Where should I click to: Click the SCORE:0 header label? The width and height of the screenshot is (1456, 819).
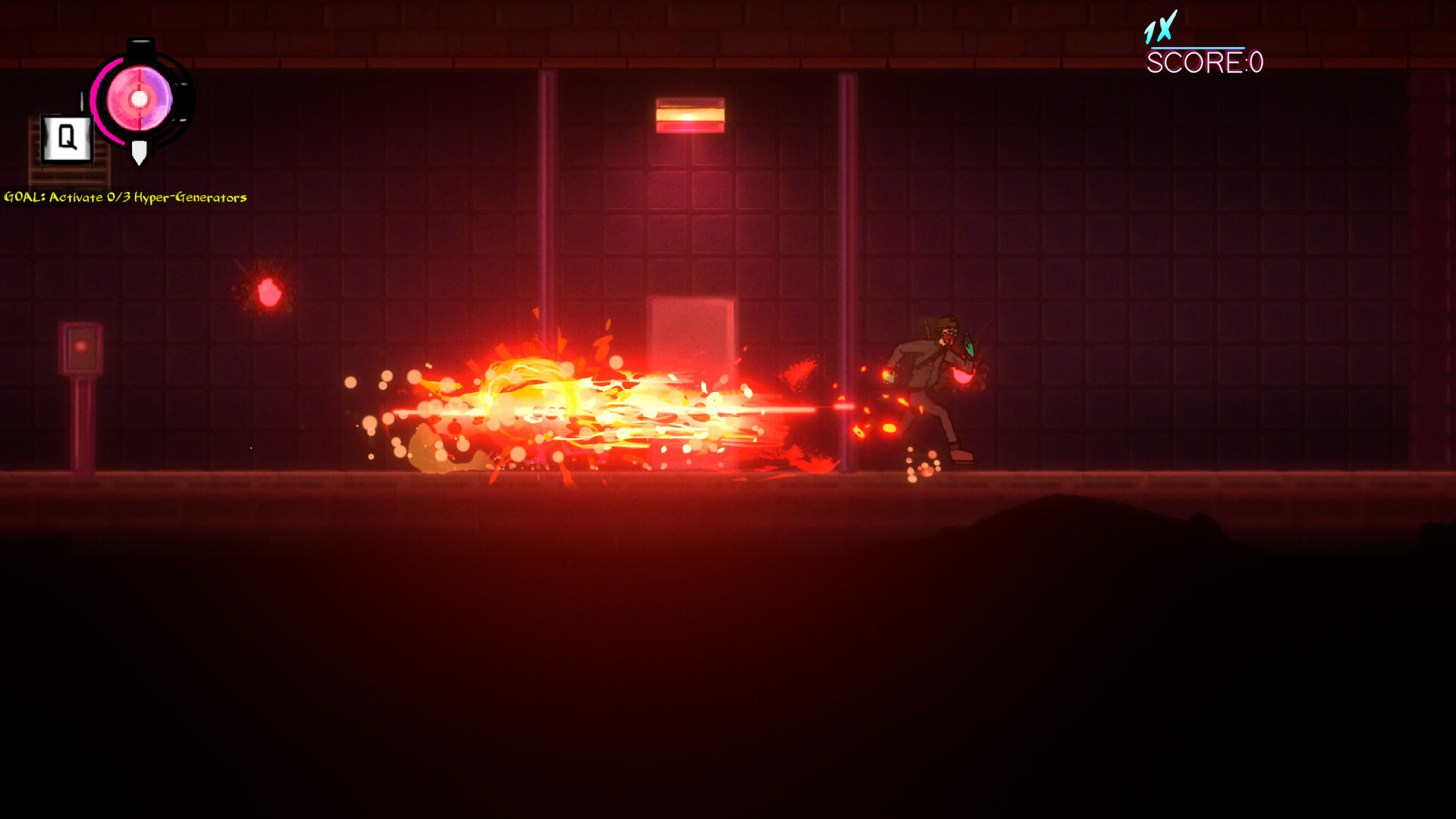click(x=1204, y=64)
